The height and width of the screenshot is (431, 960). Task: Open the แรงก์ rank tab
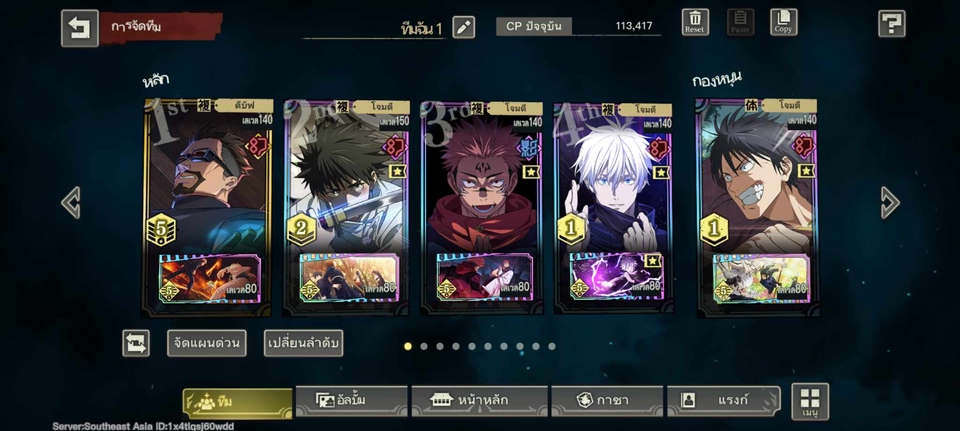[x=723, y=400]
